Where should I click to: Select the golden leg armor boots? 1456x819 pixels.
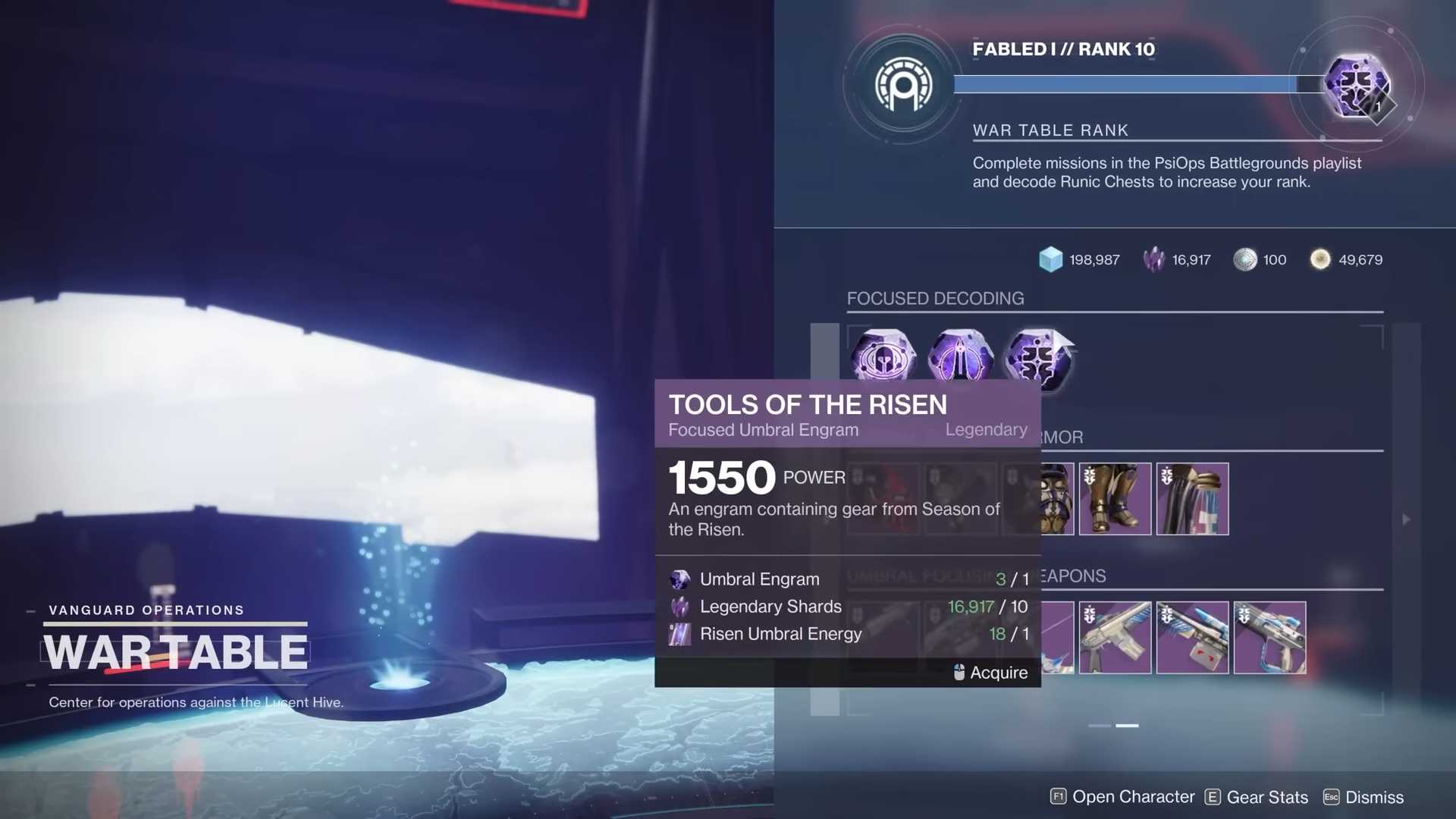pos(1115,499)
